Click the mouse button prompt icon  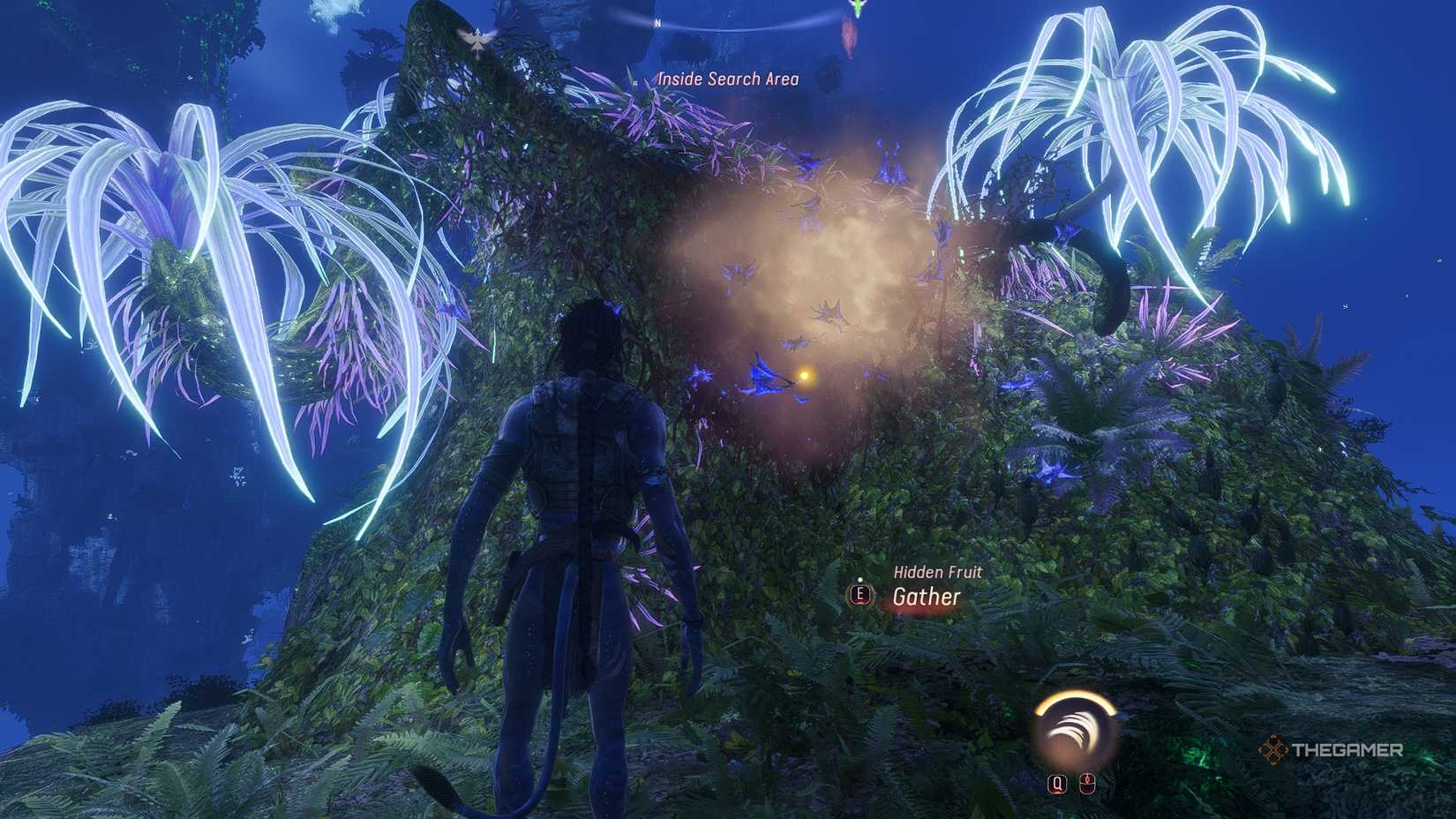(x=1087, y=782)
